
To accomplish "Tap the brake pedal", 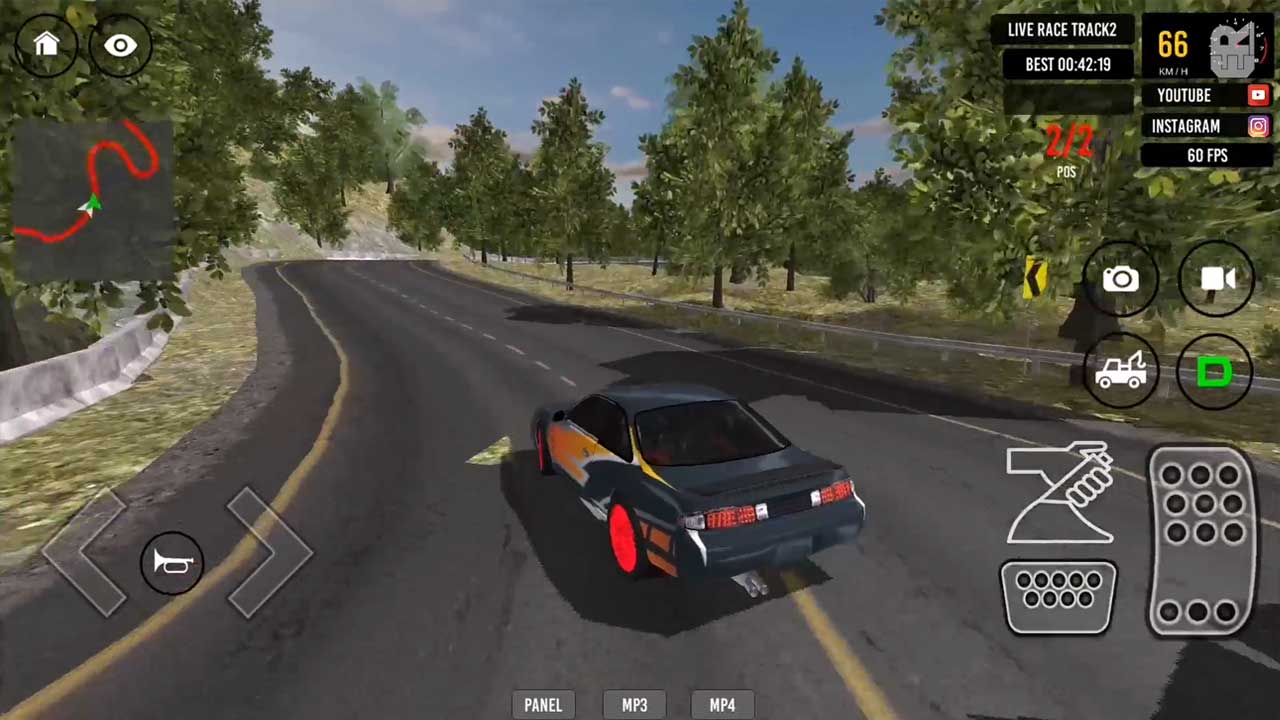I will coord(1059,597).
